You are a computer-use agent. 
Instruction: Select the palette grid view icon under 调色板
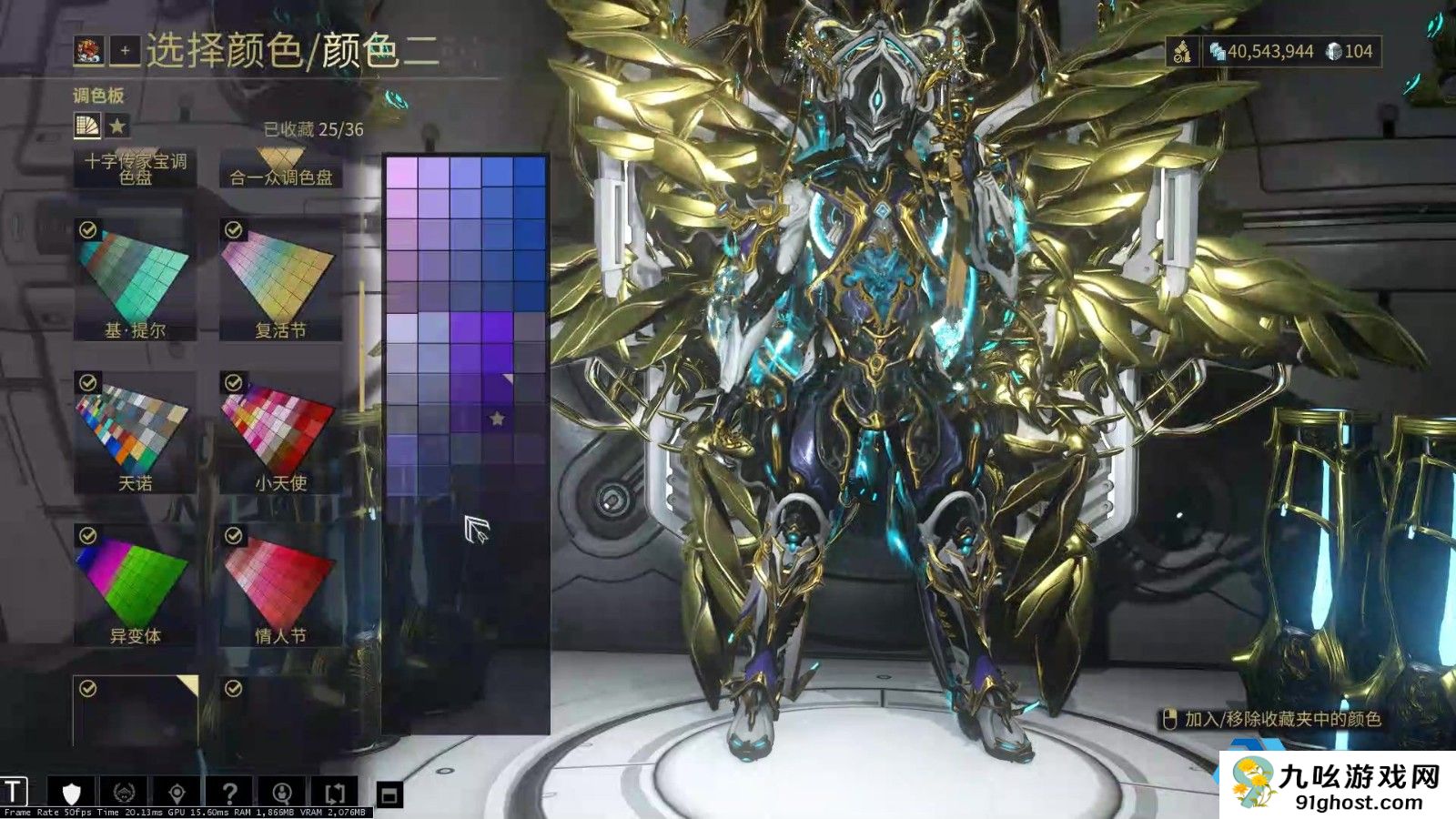tap(88, 126)
